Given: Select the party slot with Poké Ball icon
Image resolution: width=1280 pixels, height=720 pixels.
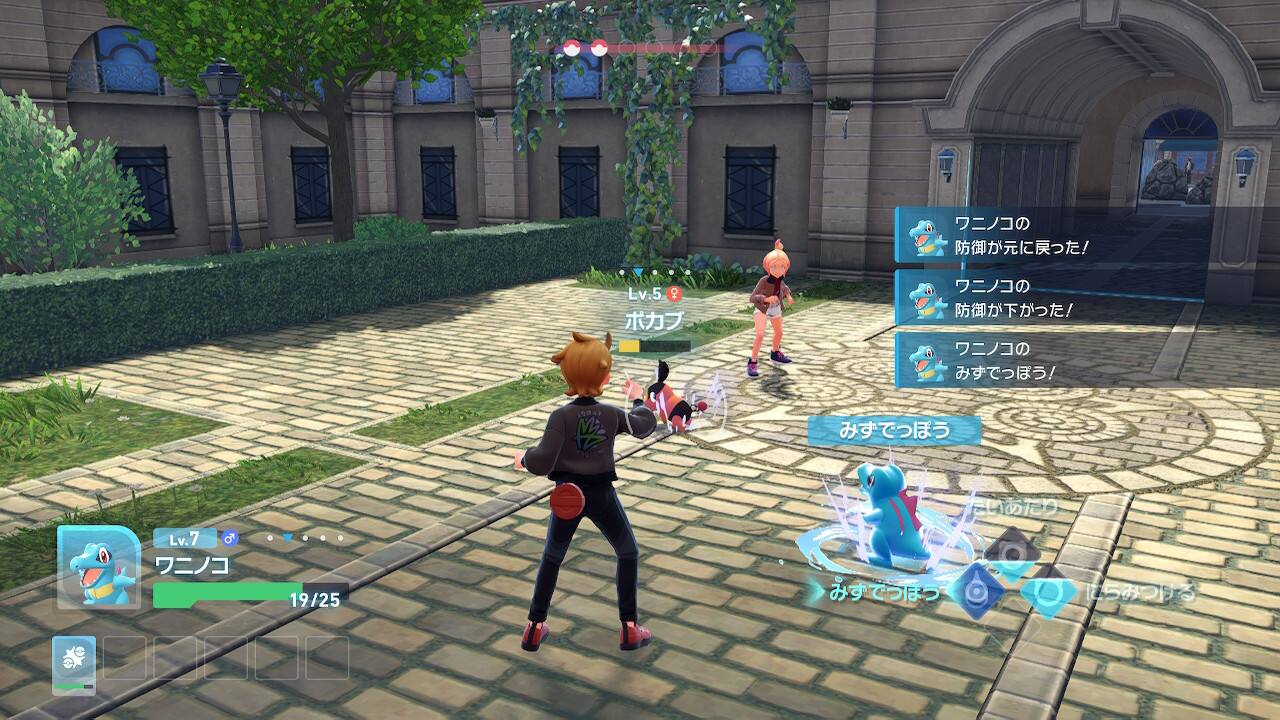Looking at the screenshot, I should click(74, 661).
